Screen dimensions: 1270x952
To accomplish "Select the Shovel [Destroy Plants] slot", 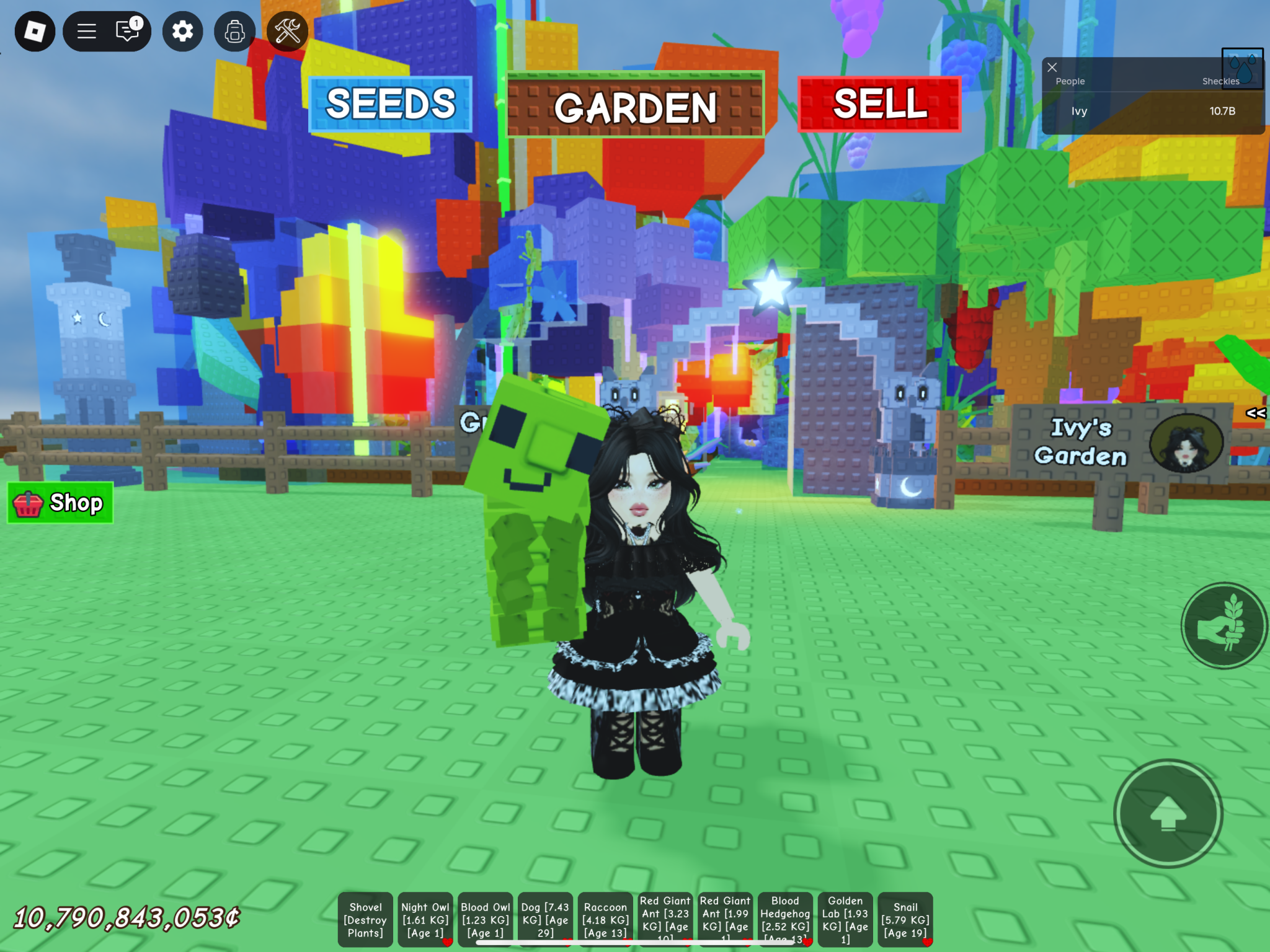I will 366,920.
